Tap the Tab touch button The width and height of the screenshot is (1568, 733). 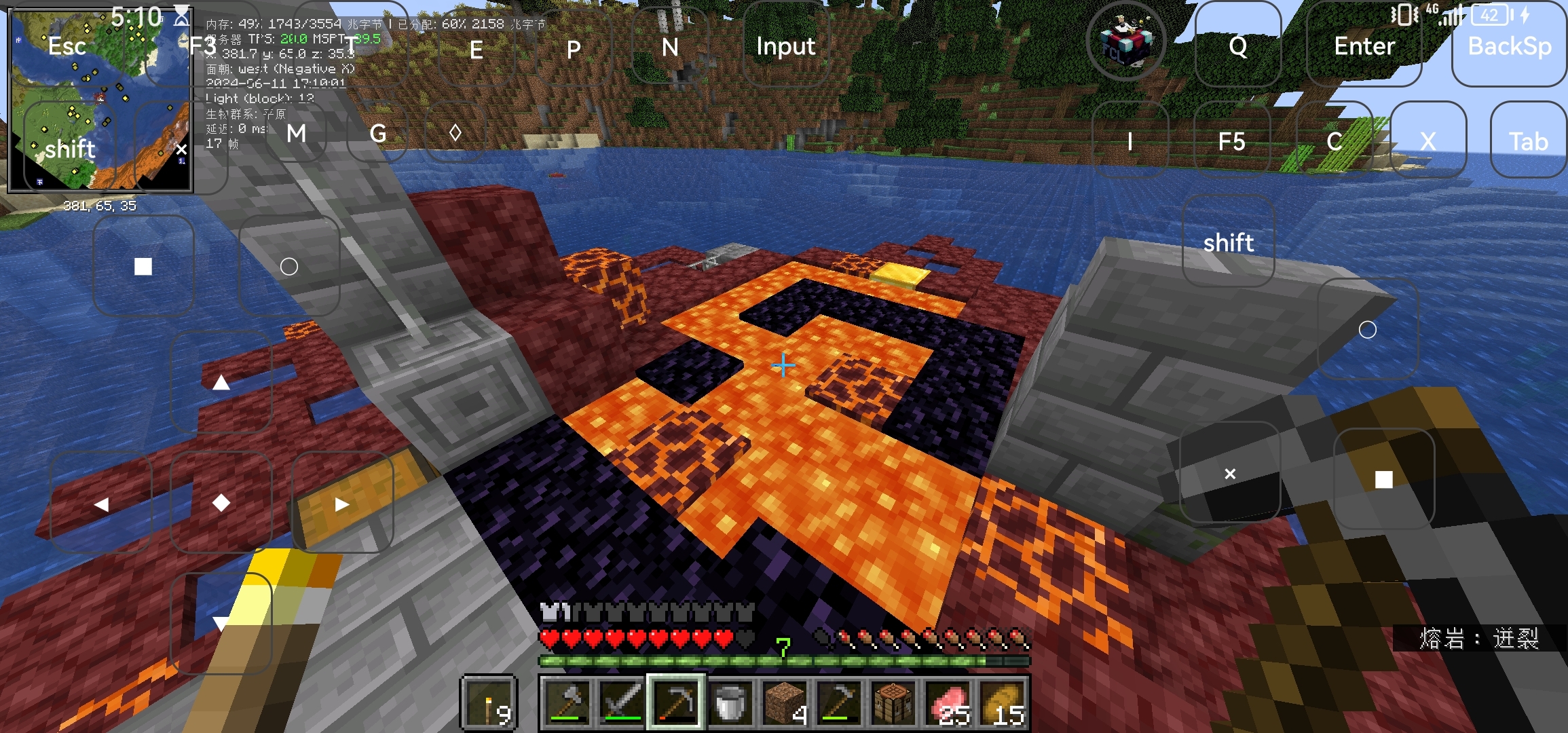tap(1528, 141)
